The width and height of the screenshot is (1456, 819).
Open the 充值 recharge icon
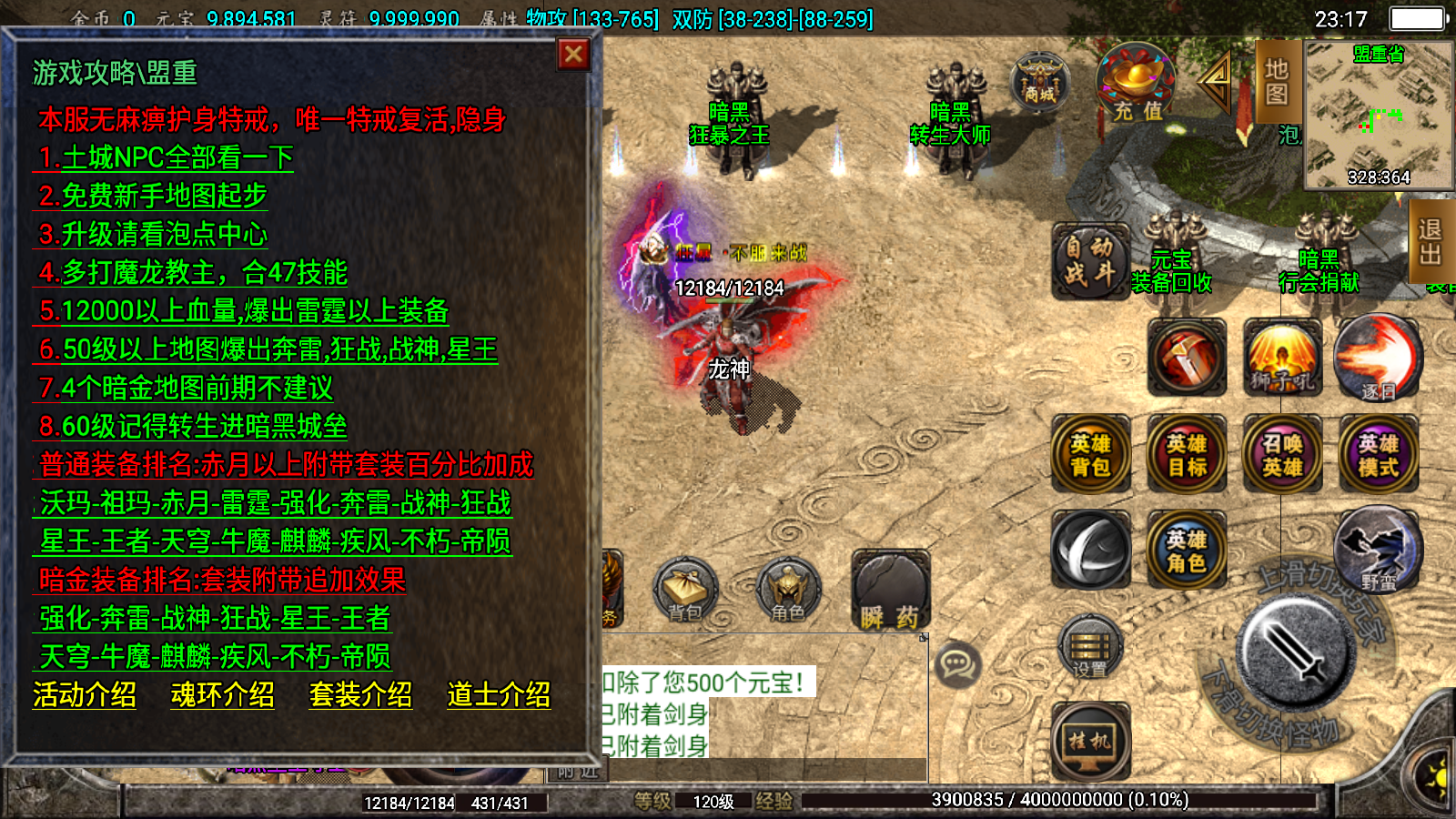coord(1137,84)
